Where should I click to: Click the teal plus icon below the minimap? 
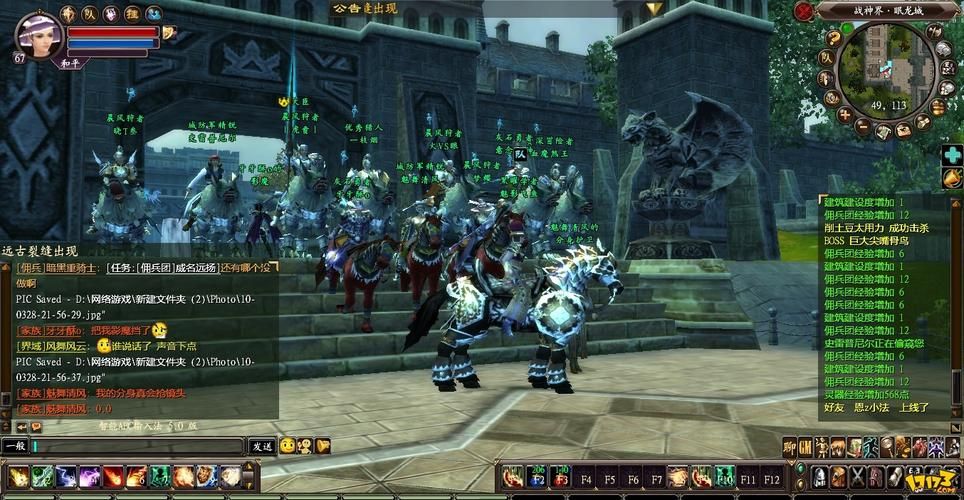pyautogui.click(x=951, y=155)
